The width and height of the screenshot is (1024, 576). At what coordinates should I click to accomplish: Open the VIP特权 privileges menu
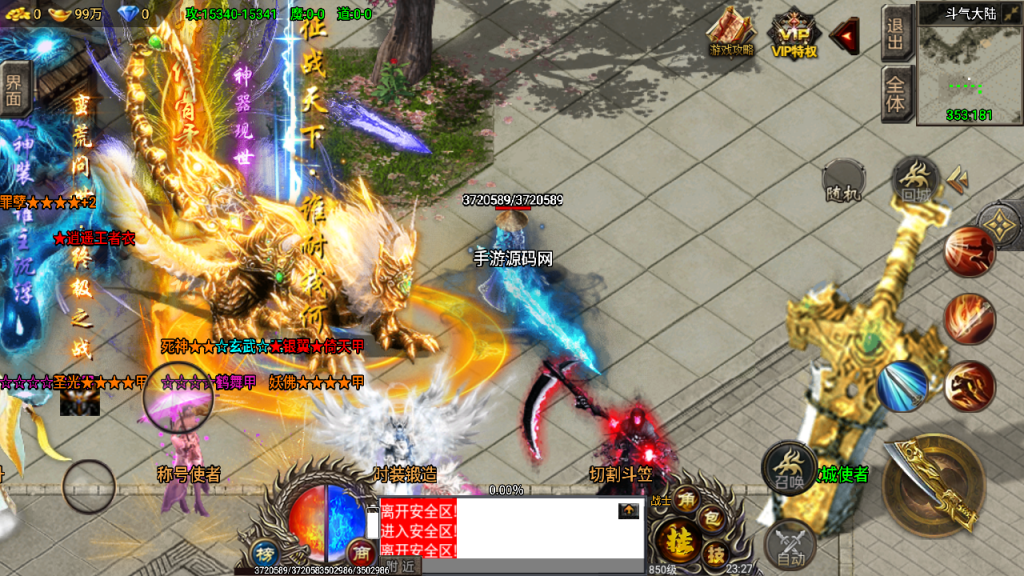pos(793,33)
